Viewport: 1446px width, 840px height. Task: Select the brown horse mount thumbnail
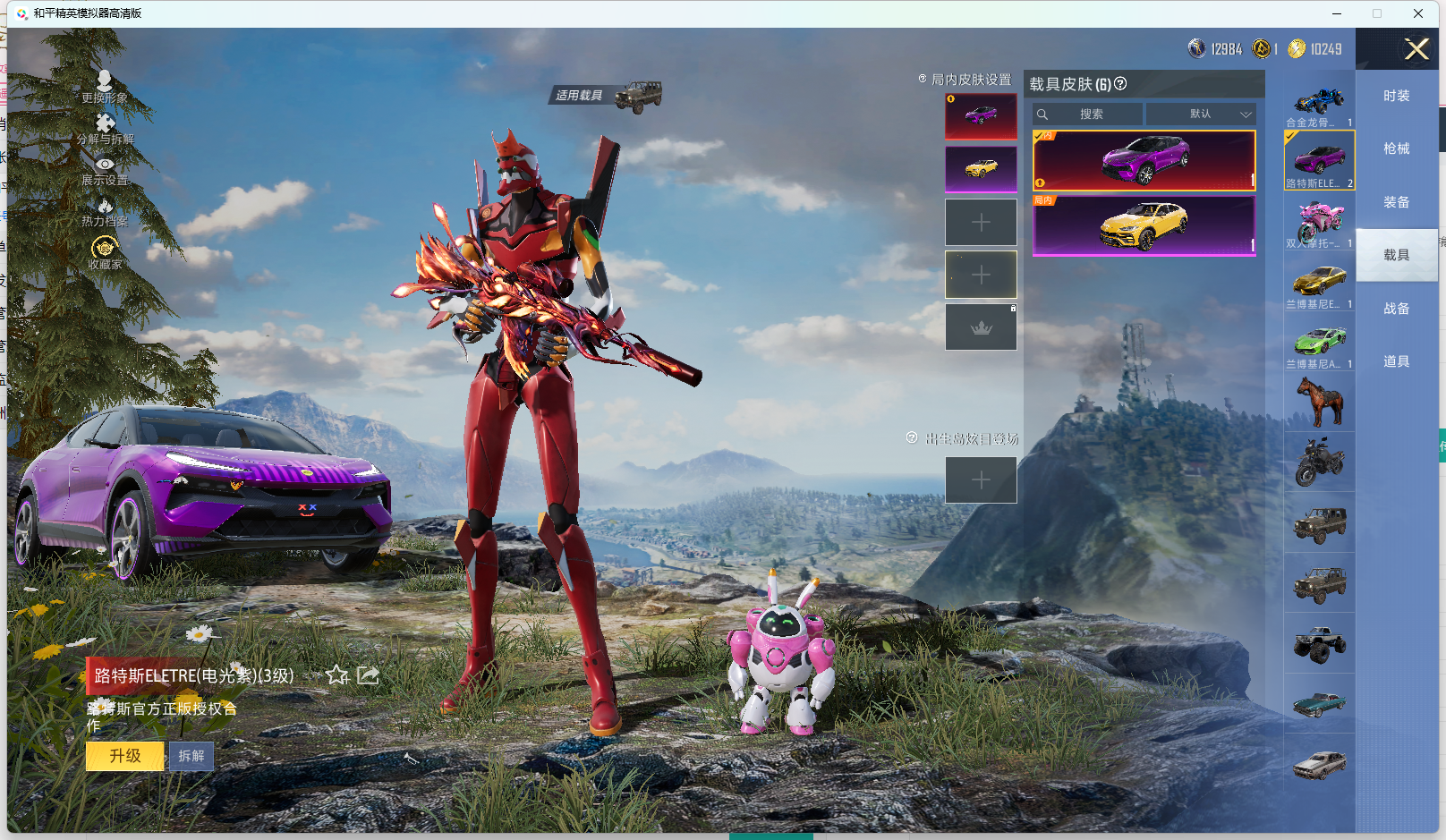coord(1319,402)
